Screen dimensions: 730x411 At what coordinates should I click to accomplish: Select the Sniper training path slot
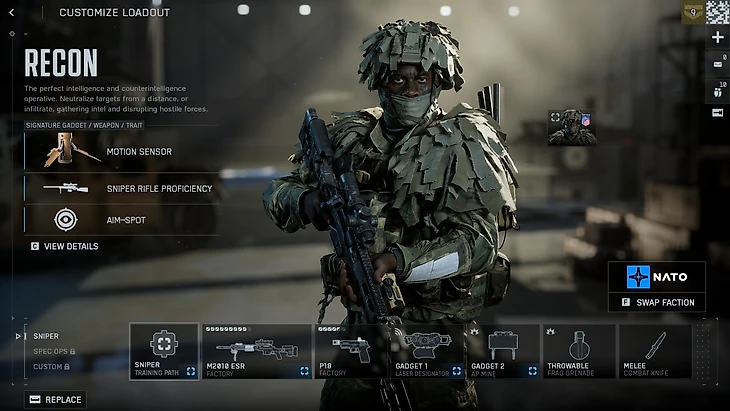164,351
